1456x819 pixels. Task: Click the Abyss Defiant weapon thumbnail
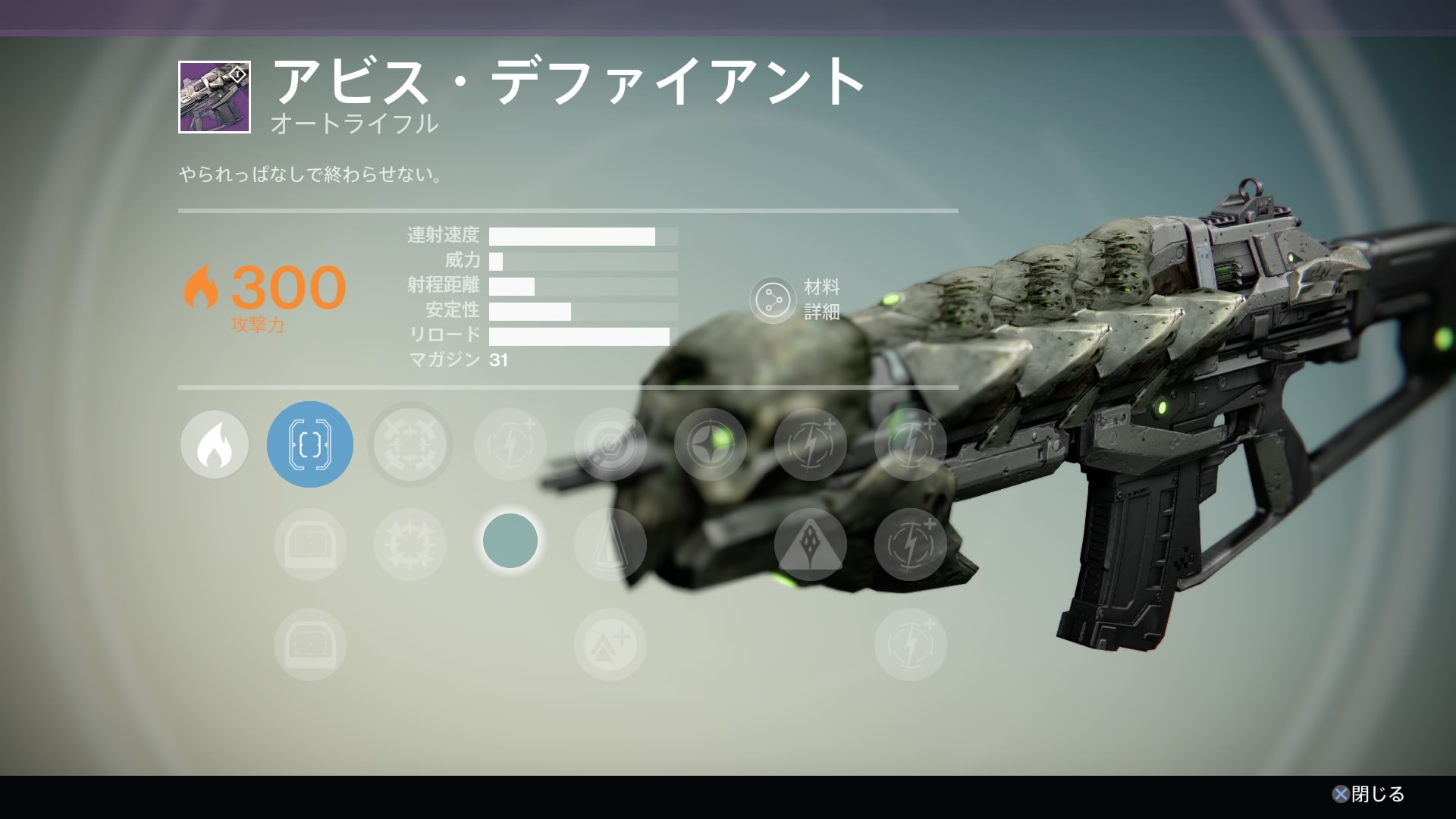point(215,97)
